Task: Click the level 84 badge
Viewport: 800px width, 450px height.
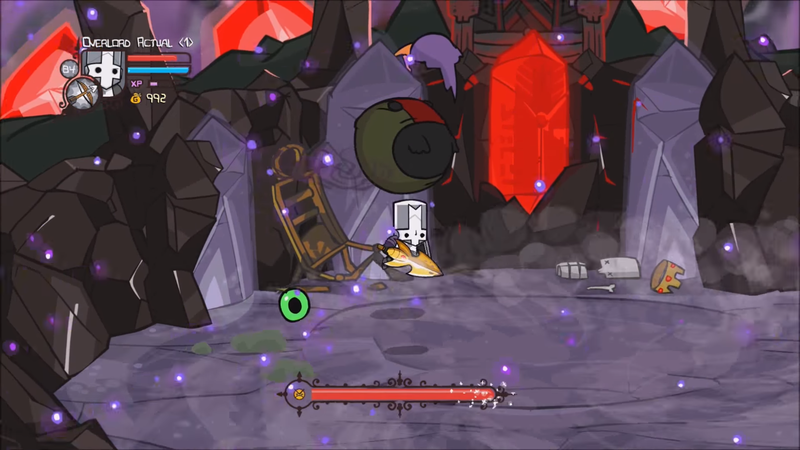Action: coord(69,69)
